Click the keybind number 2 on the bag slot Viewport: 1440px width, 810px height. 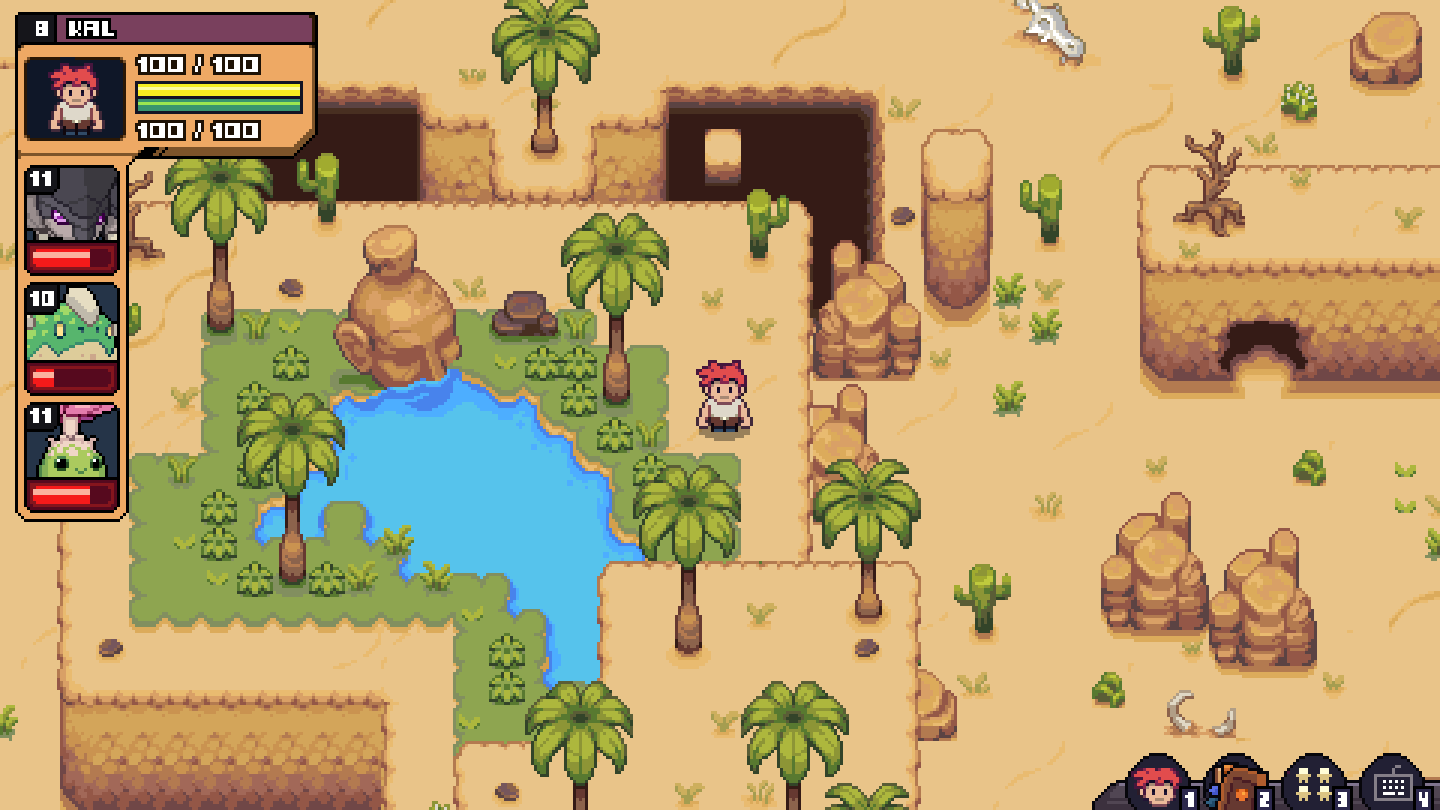[x=1262, y=798]
